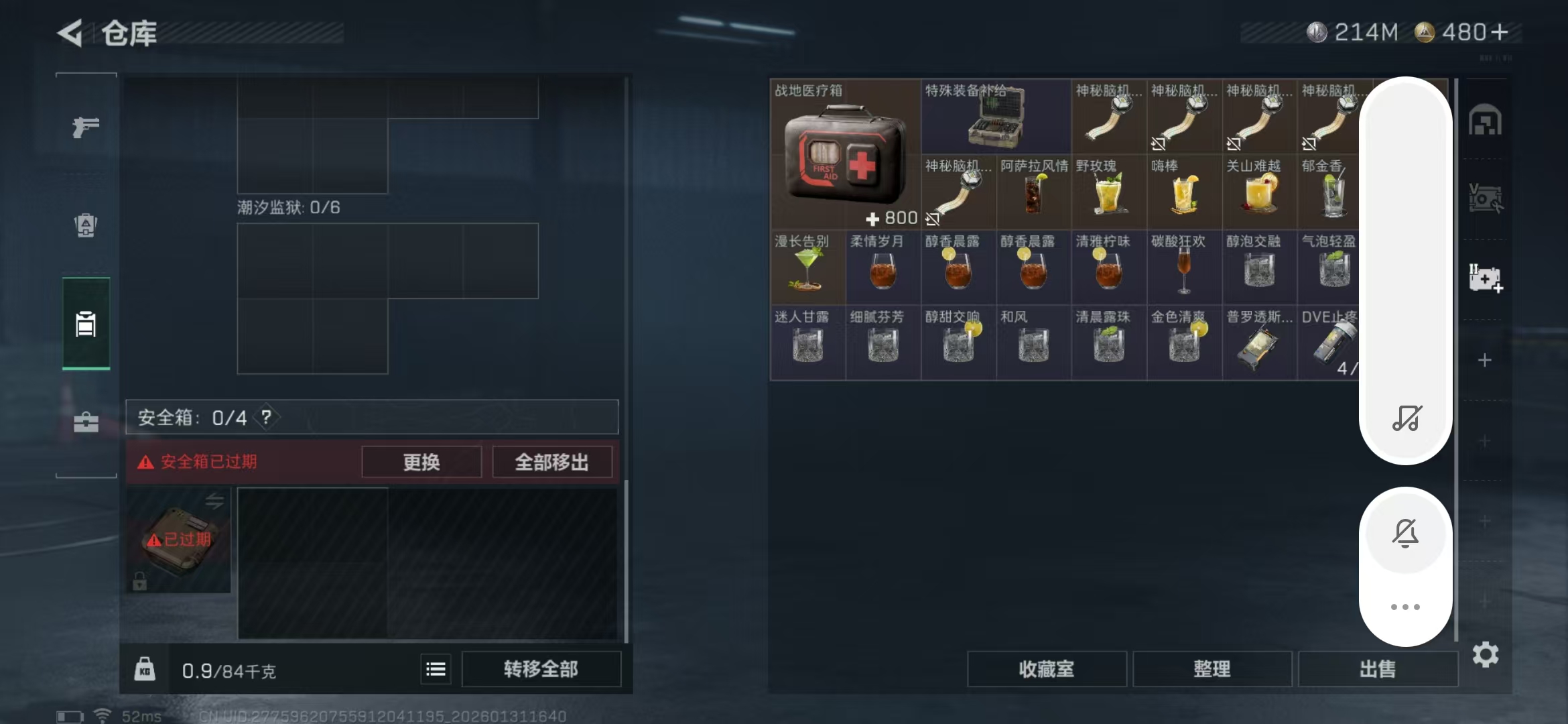The width and height of the screenshot is (1568, 724).
Task: Open the weight indicator KG bag icon
Action: click(x=145, y=668)
